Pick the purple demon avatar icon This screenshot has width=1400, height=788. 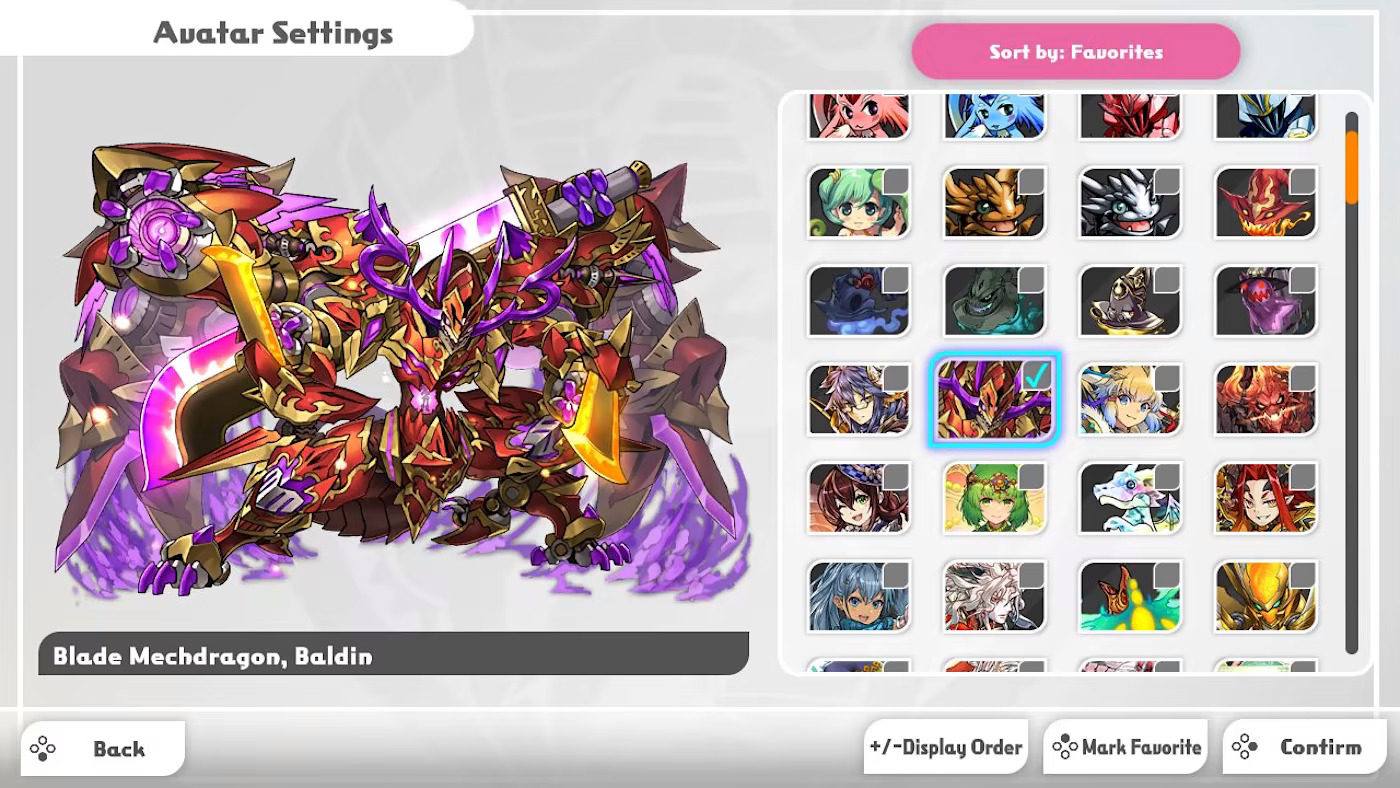click(1265, 301)
